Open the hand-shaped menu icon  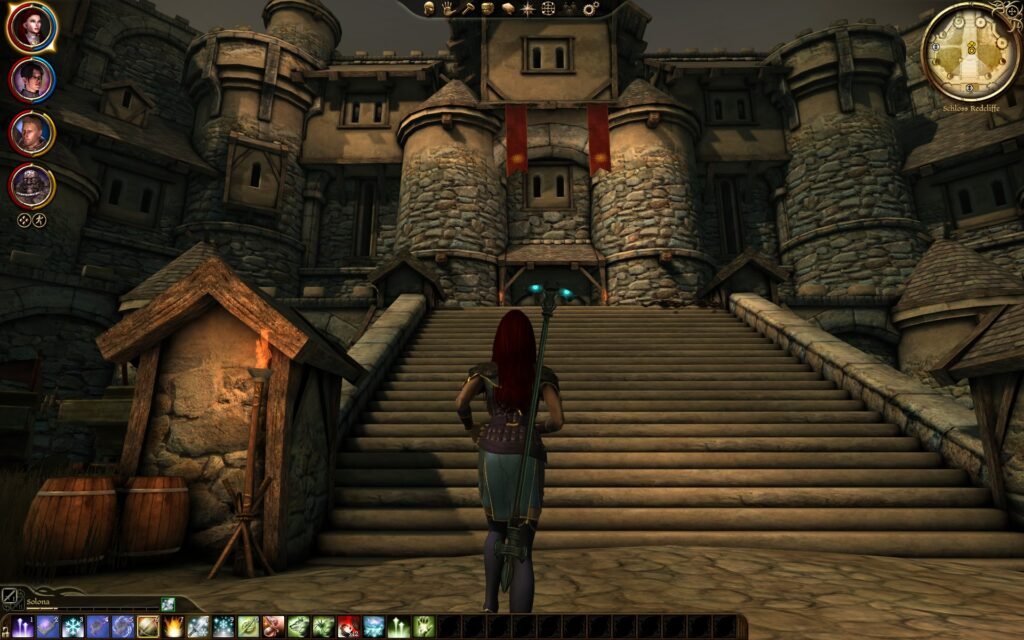pos(447,8)
